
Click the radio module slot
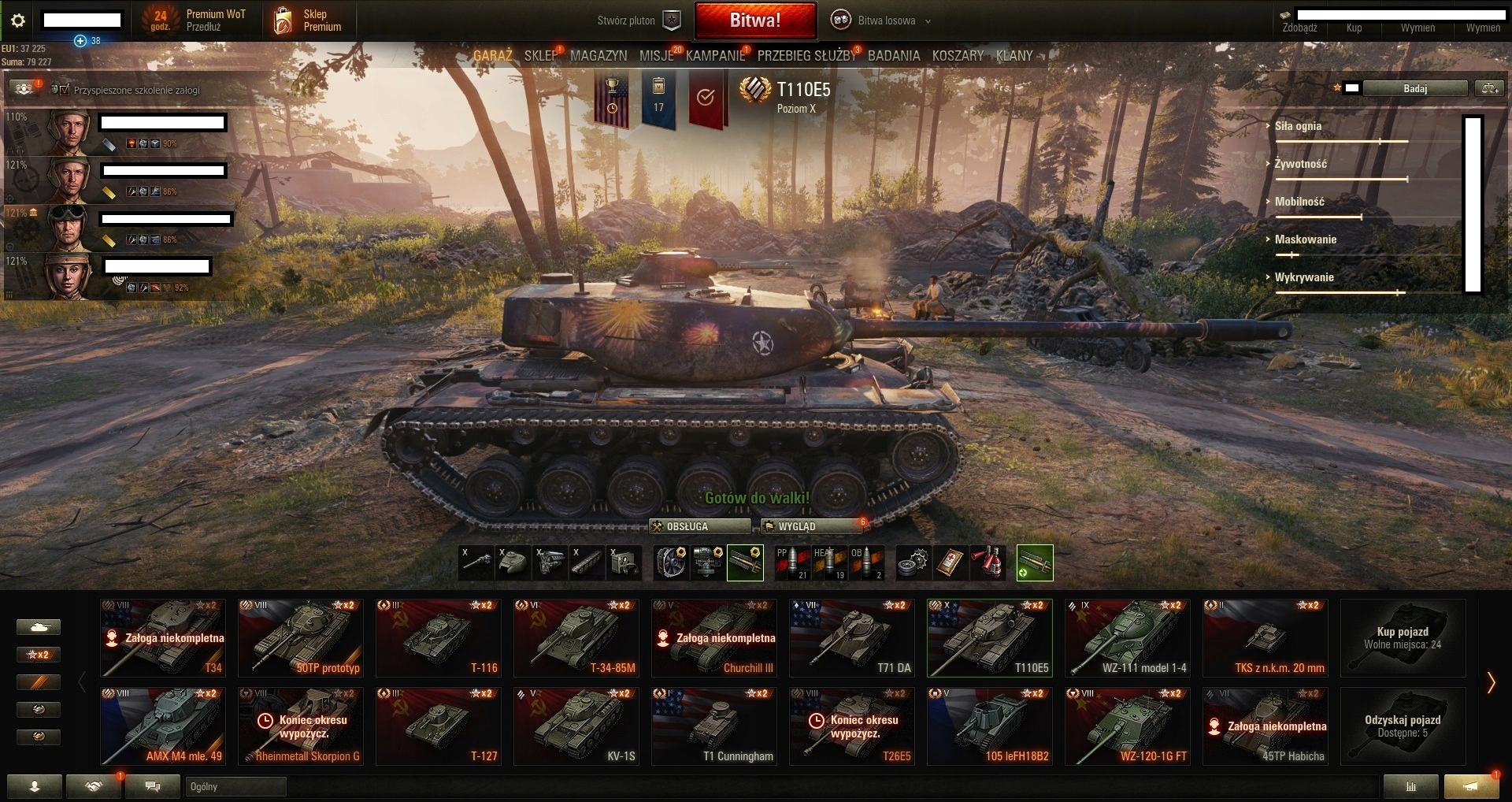(624, 563)
